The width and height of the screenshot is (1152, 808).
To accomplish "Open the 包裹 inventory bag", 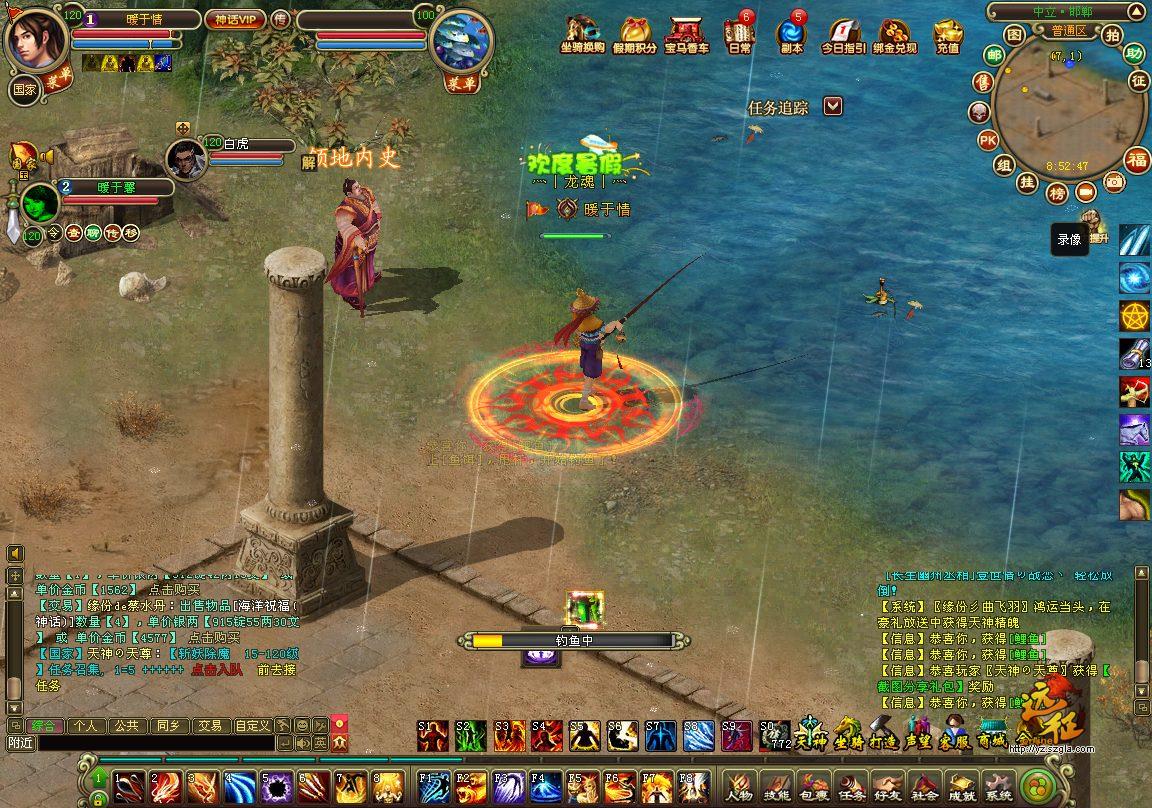I will pos(813,786).
